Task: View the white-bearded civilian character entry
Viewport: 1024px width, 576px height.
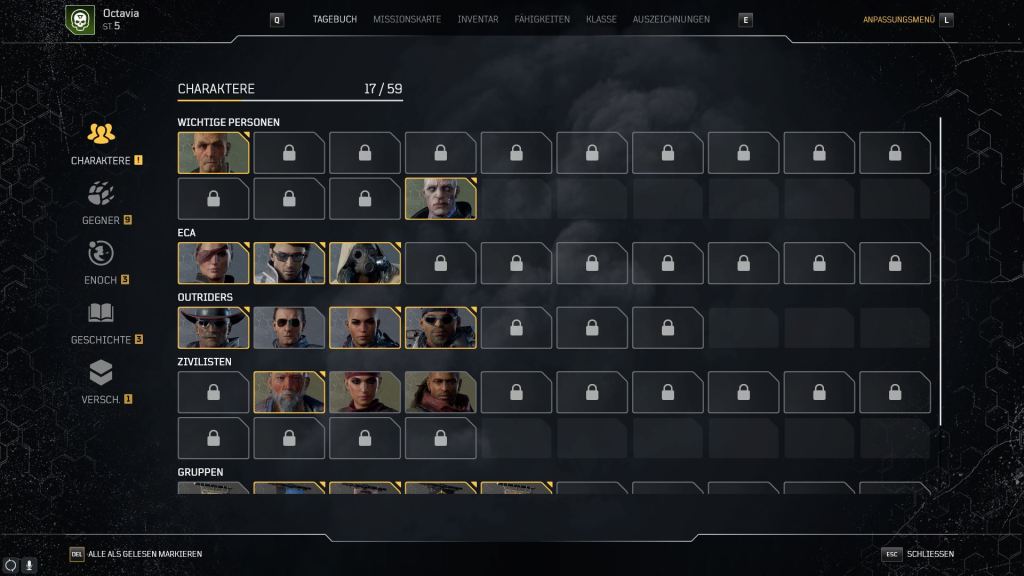Action: [289, 392]
